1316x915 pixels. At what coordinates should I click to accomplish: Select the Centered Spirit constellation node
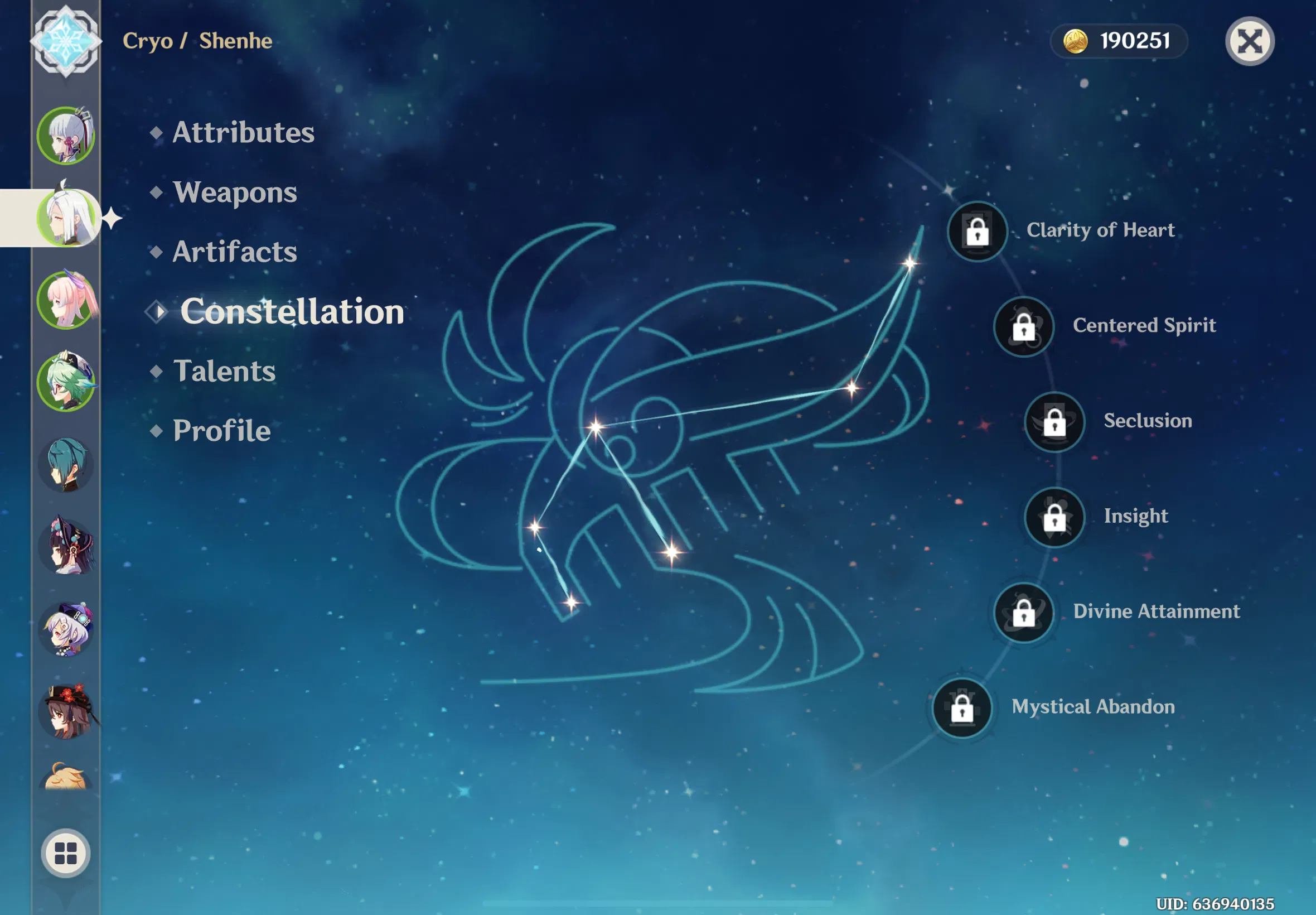click(x=1024, y=327)
